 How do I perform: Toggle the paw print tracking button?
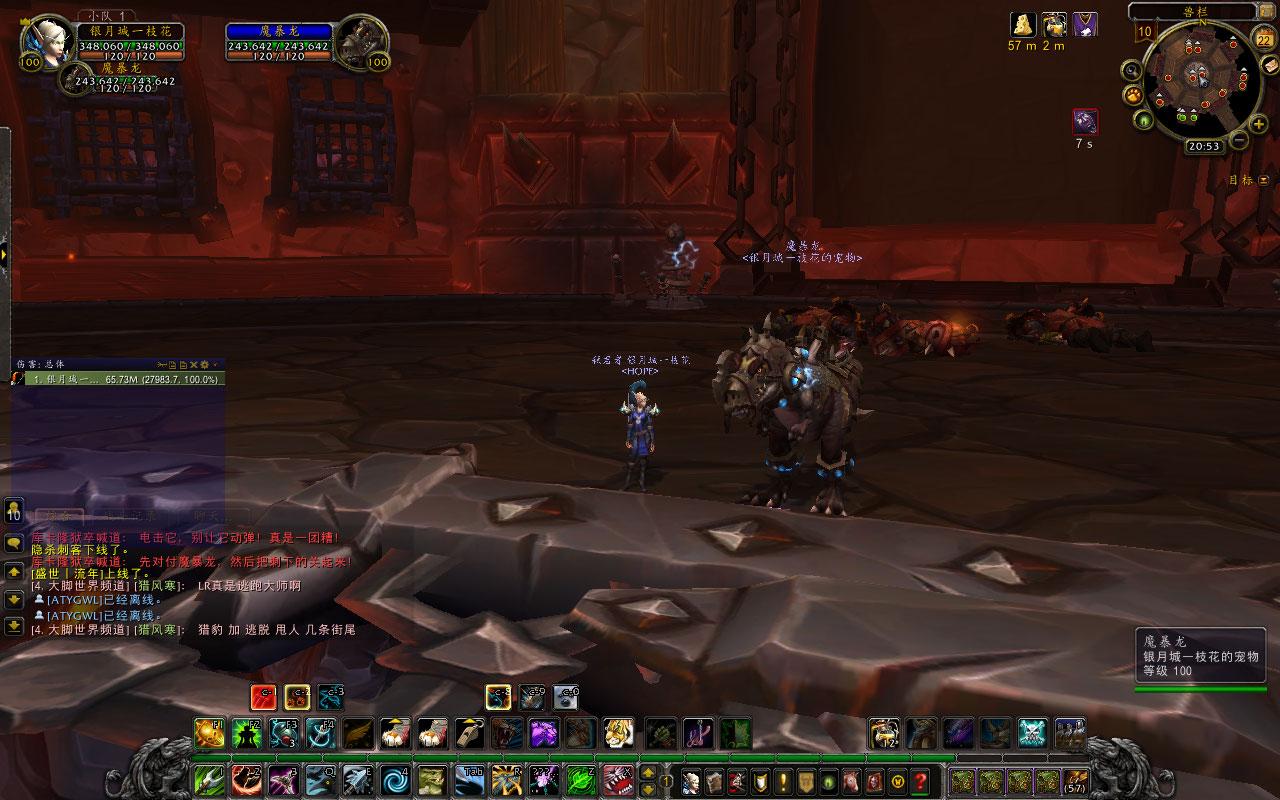tap(1134, 96)
